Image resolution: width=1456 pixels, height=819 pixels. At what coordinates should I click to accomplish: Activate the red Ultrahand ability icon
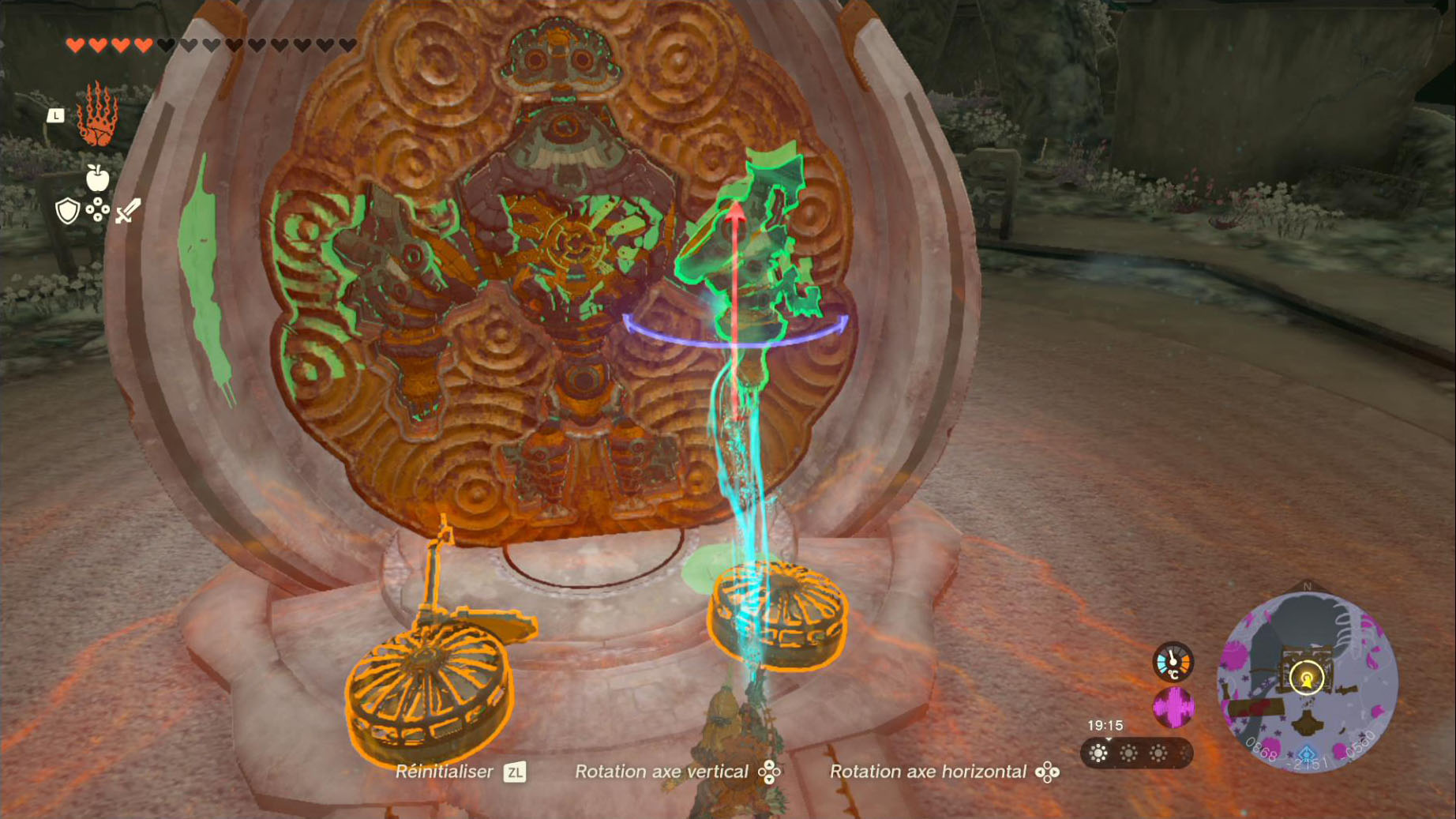coord(97,115)
